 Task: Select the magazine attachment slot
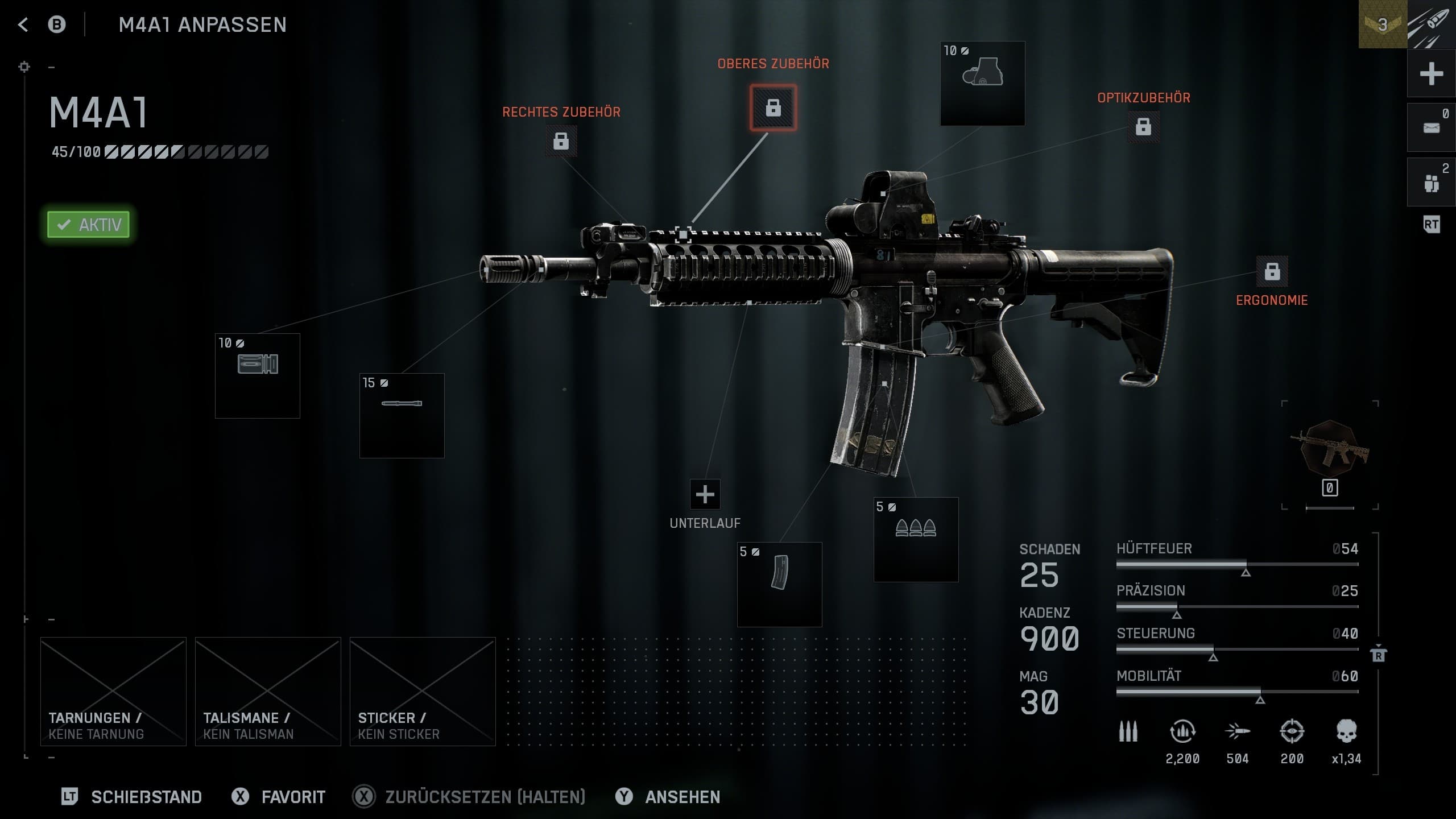[x=779, y=584]
